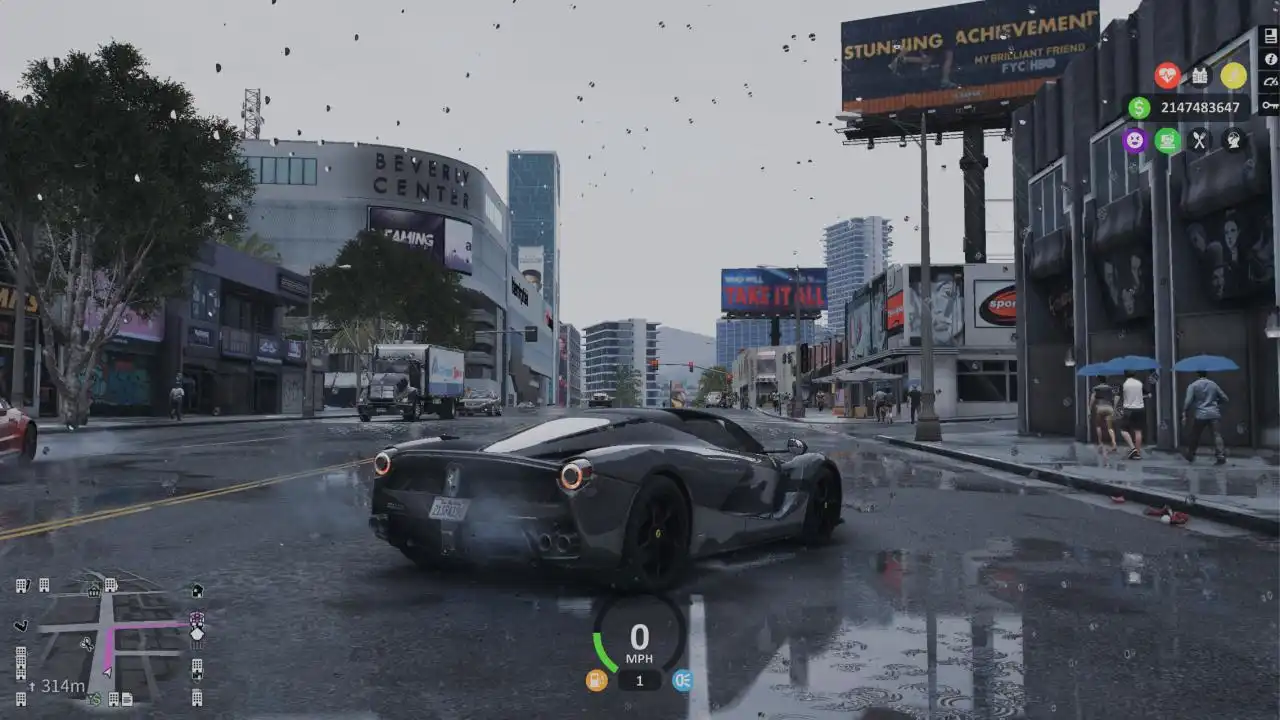This screenshot has width=1280, height=720.
Task: Click the green dollar money icon
Action: coord(1139,108)
